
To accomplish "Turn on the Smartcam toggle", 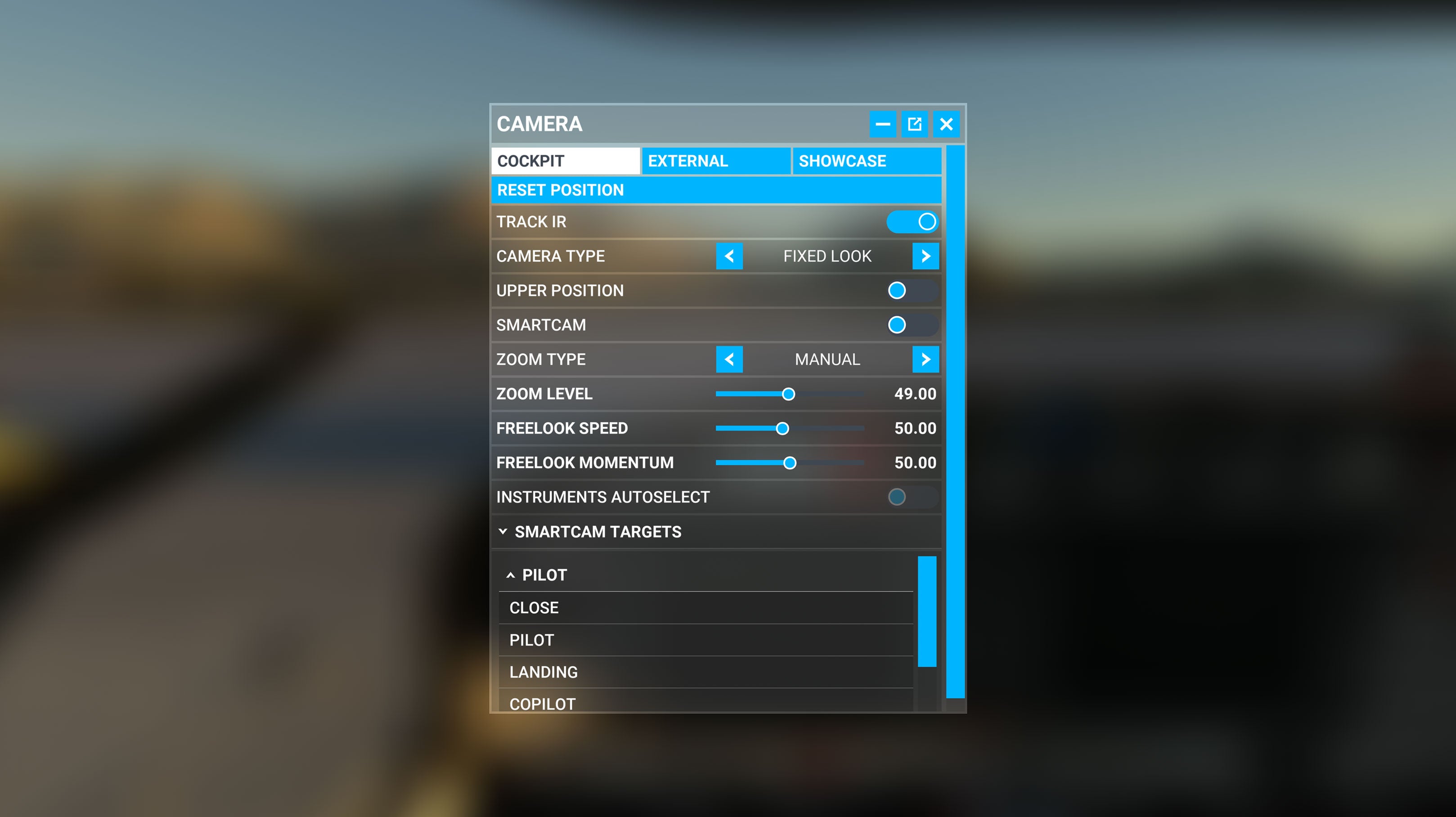I will pos(912,325).
